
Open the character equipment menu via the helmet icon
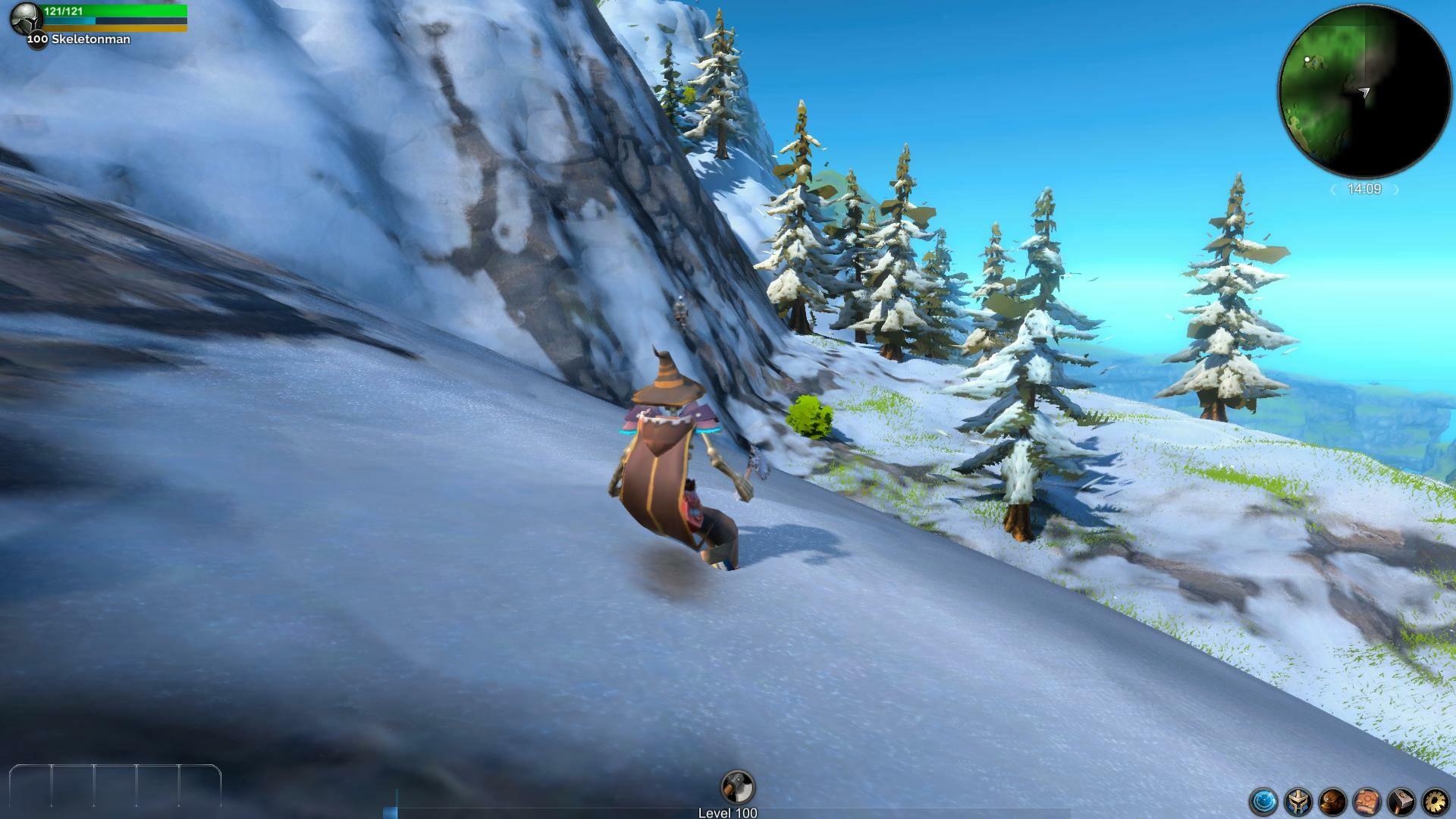tap(1297, 802)
